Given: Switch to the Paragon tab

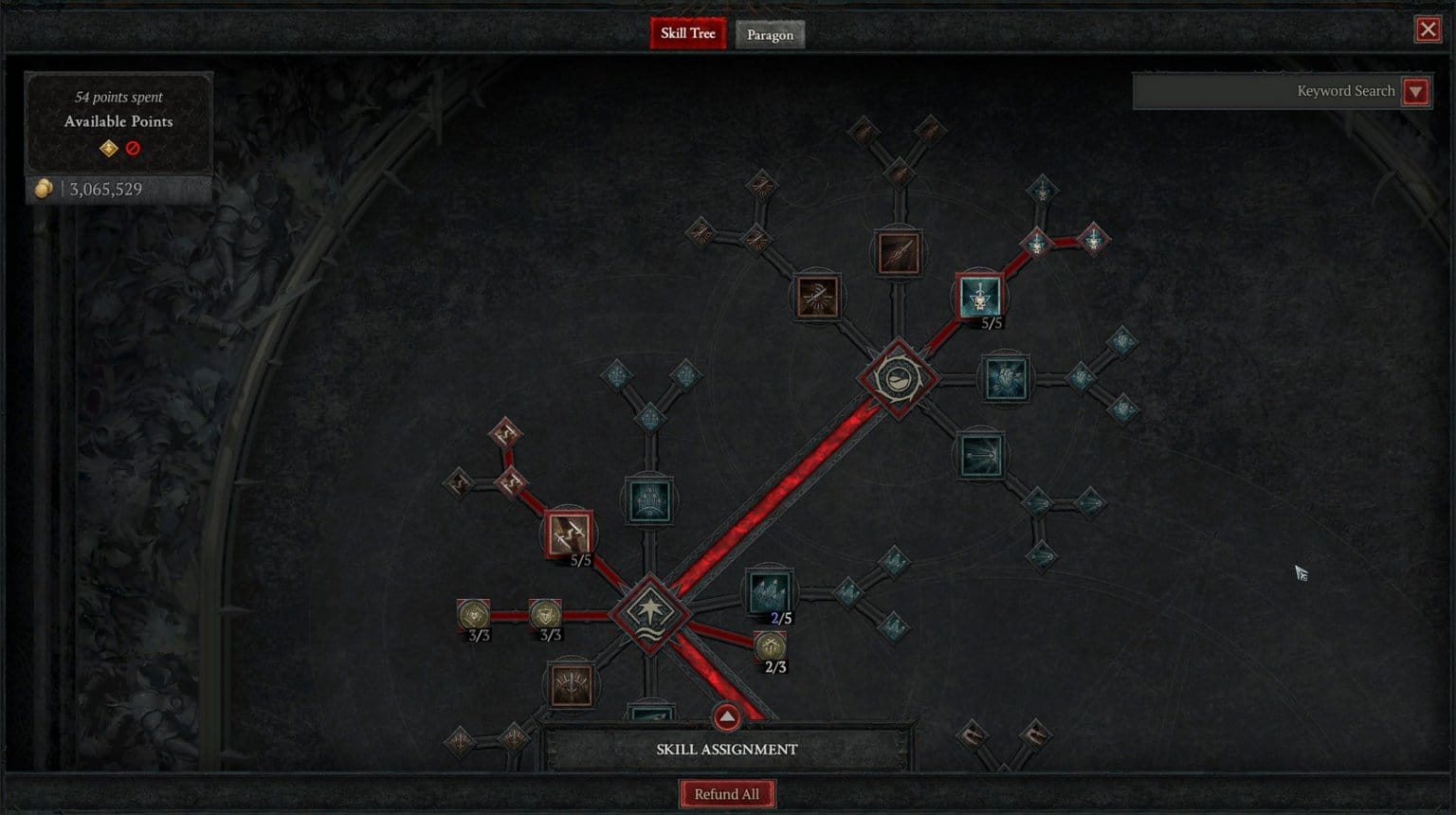Looking at the screenshot, I should click(x=770, y=34).
